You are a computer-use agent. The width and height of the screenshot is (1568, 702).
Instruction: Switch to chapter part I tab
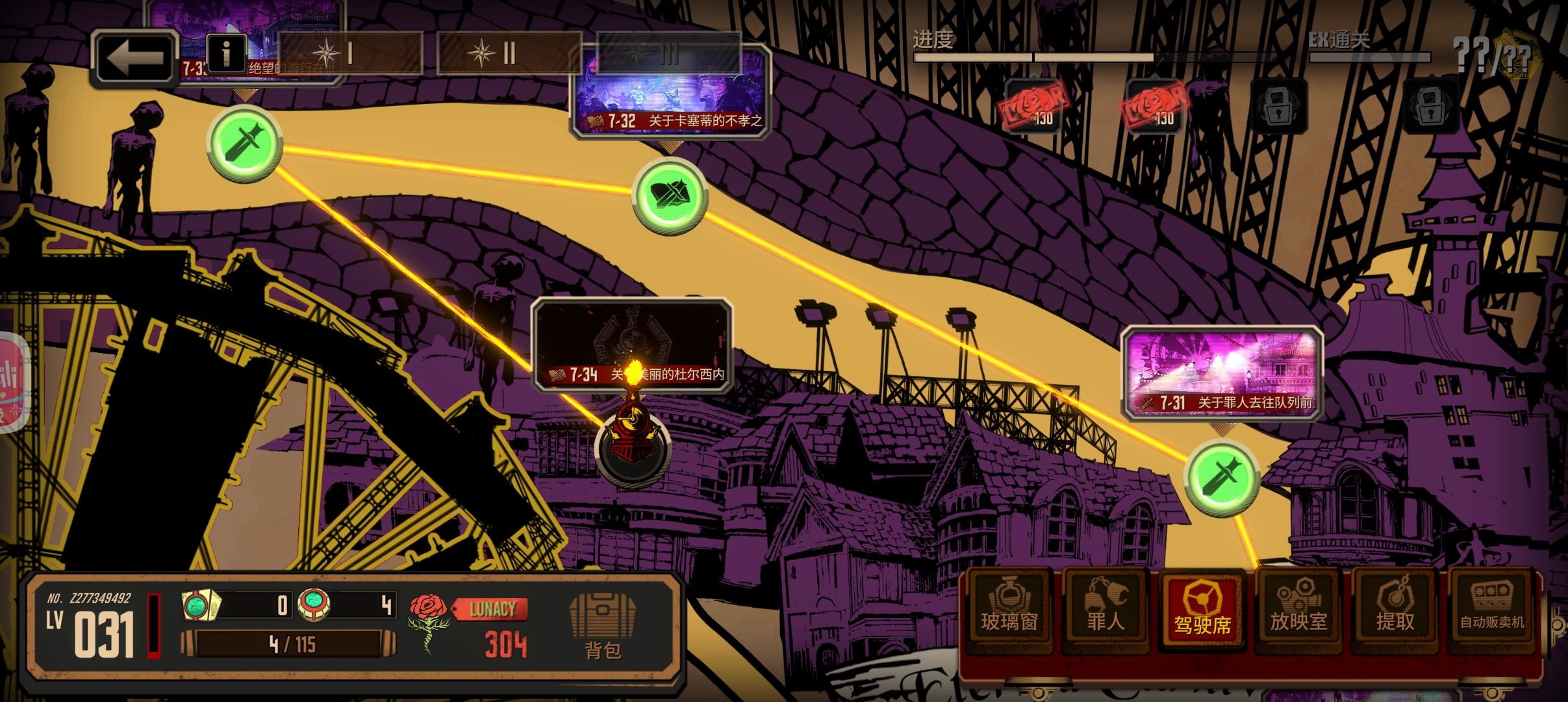(350, 53)
